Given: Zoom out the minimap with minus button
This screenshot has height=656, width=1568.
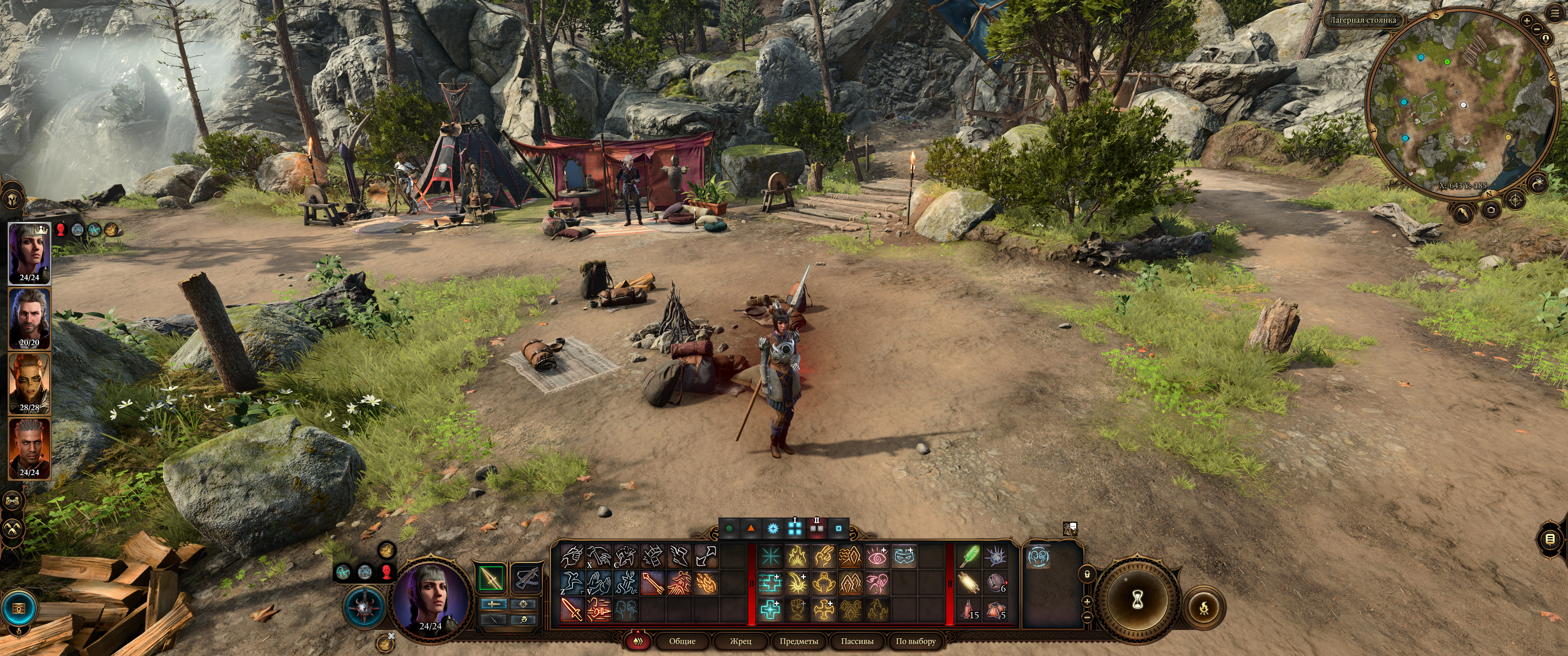Looking at the screenshot, I should 1537,29.
